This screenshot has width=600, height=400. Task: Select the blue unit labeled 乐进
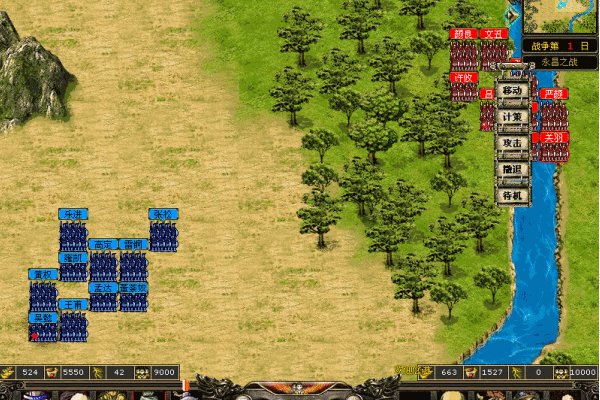point(73,236)
